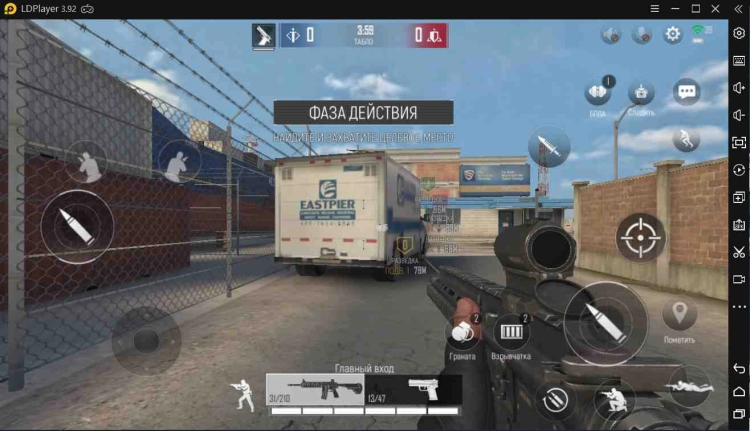750x431 pixels.
Task: Fire with the bullet button beside Пометить
Action: pos(606,323)
